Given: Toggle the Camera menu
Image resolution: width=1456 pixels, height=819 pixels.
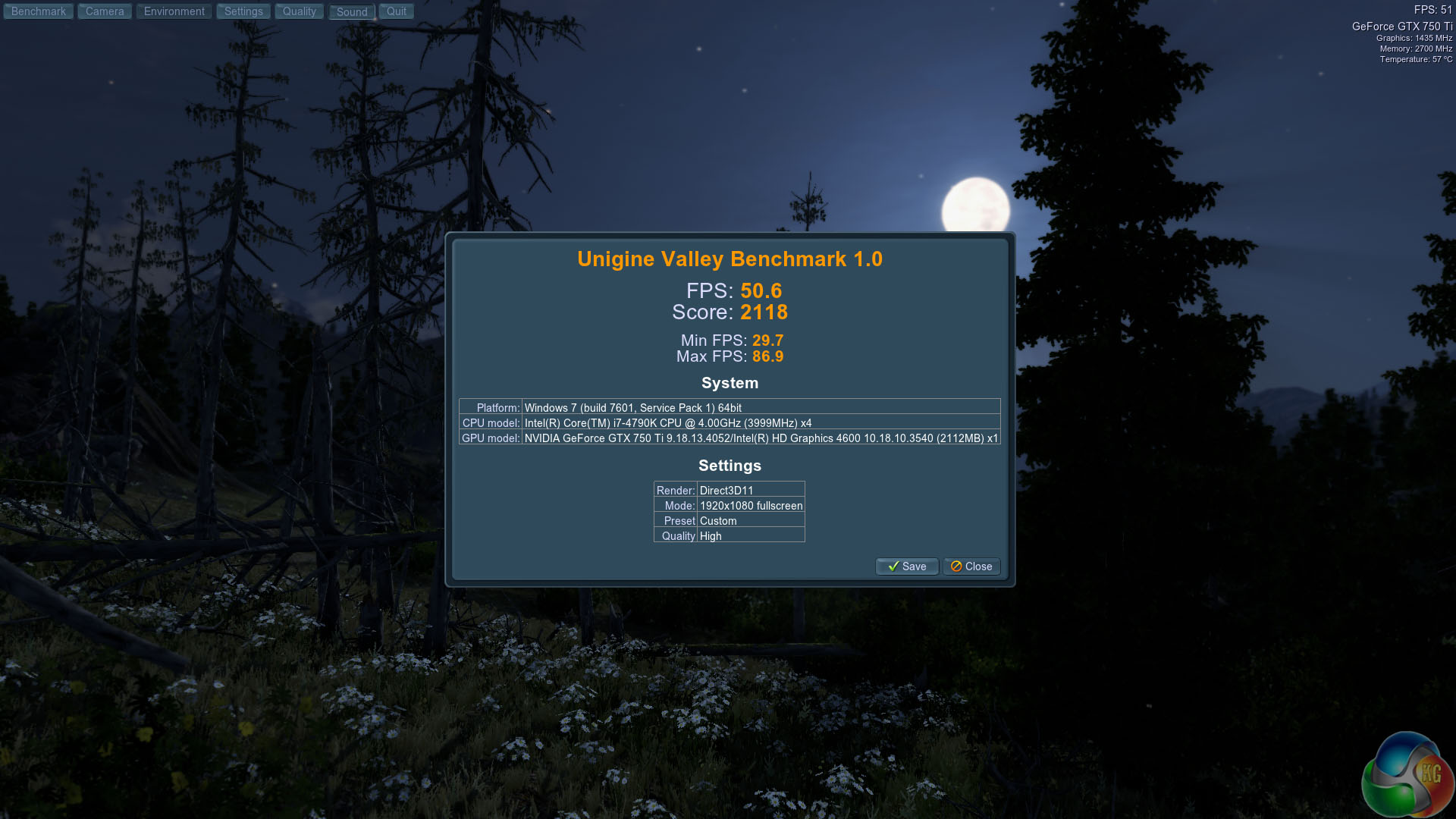Looking at the screenshot, I should (x=105, y=11).
